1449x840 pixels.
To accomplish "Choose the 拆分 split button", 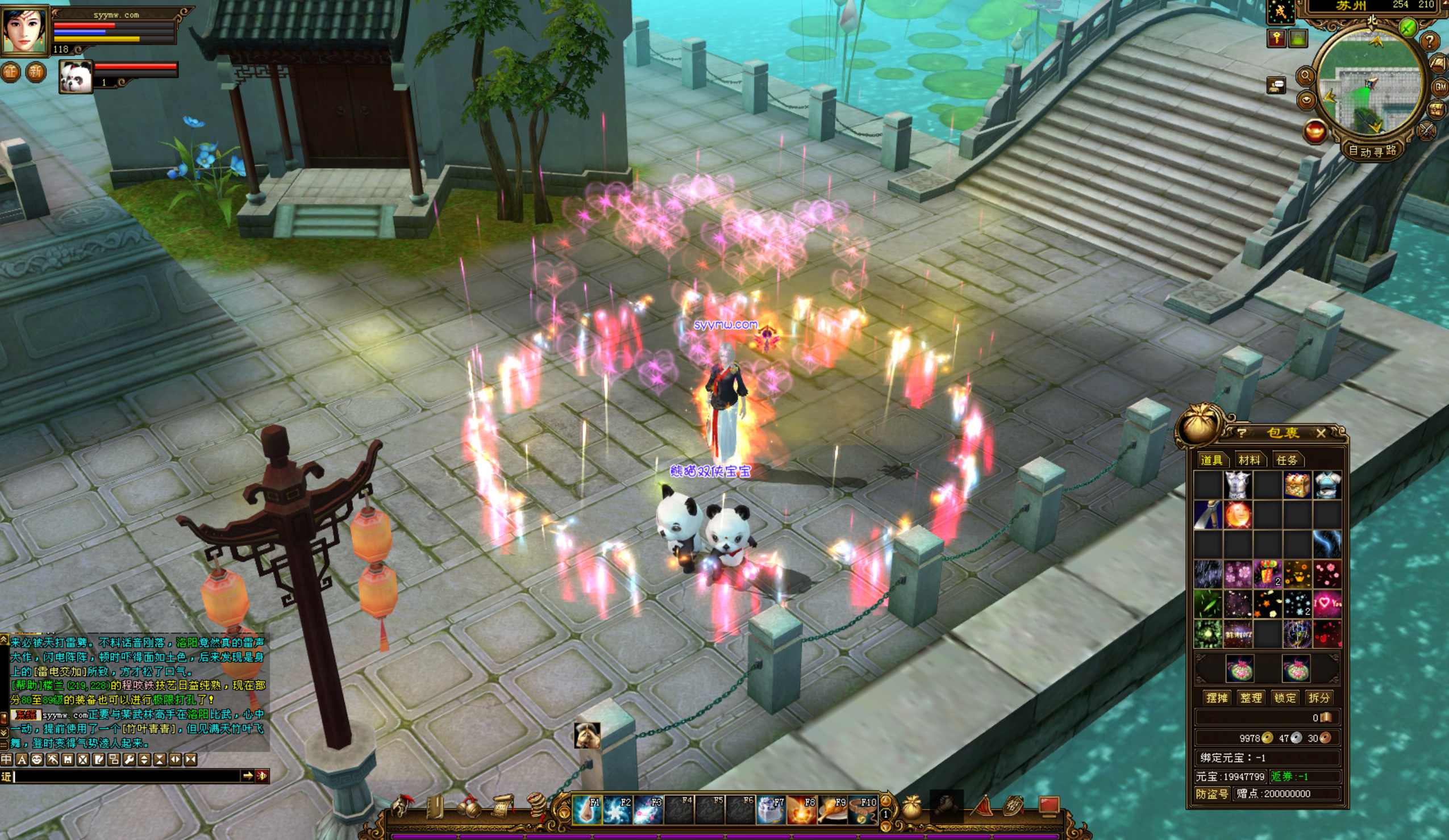I will (1318, 697).
